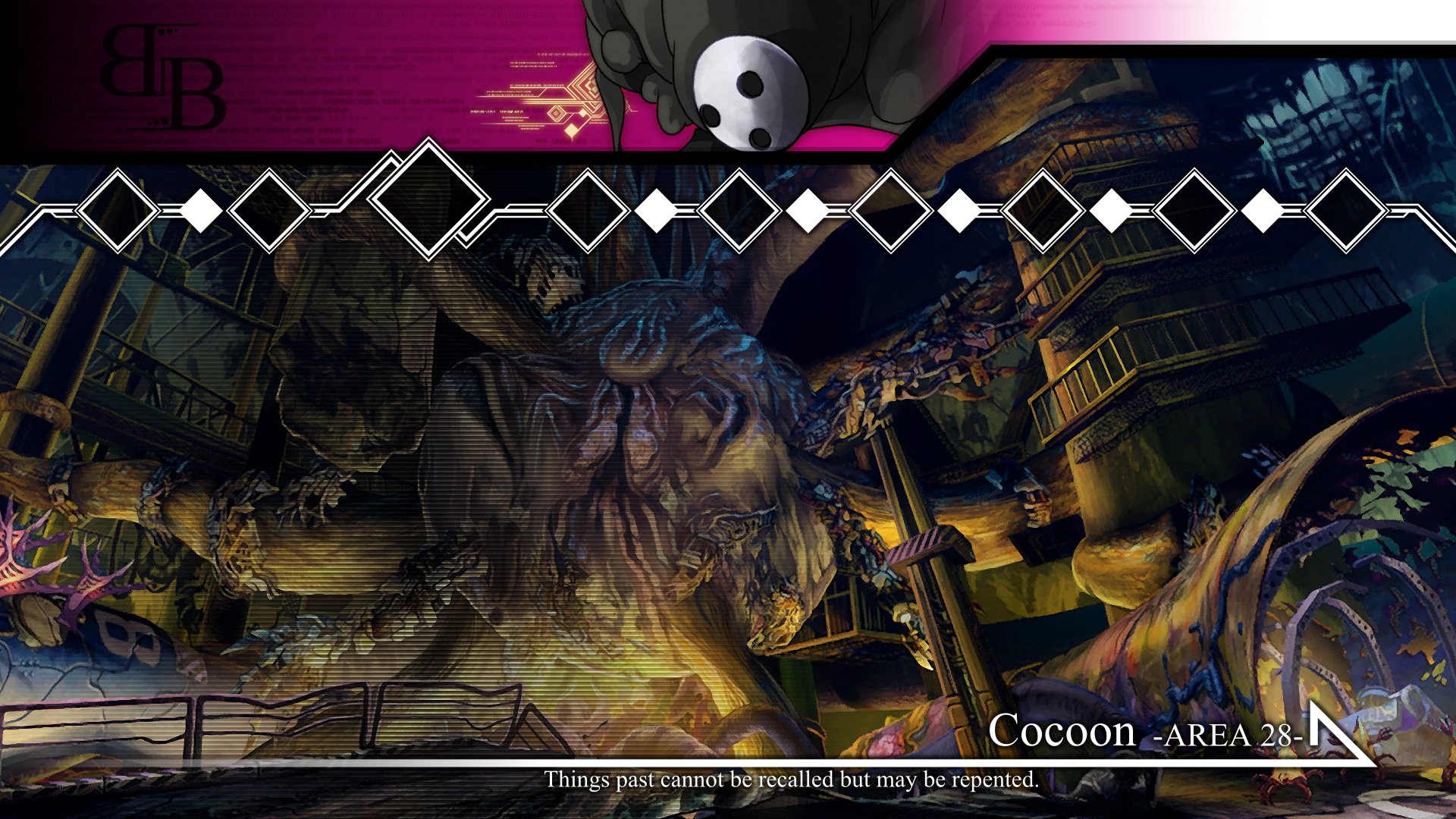Select the Cocoon area title
Viewport: 1456px width, 819px height.
coord(1060,731)
